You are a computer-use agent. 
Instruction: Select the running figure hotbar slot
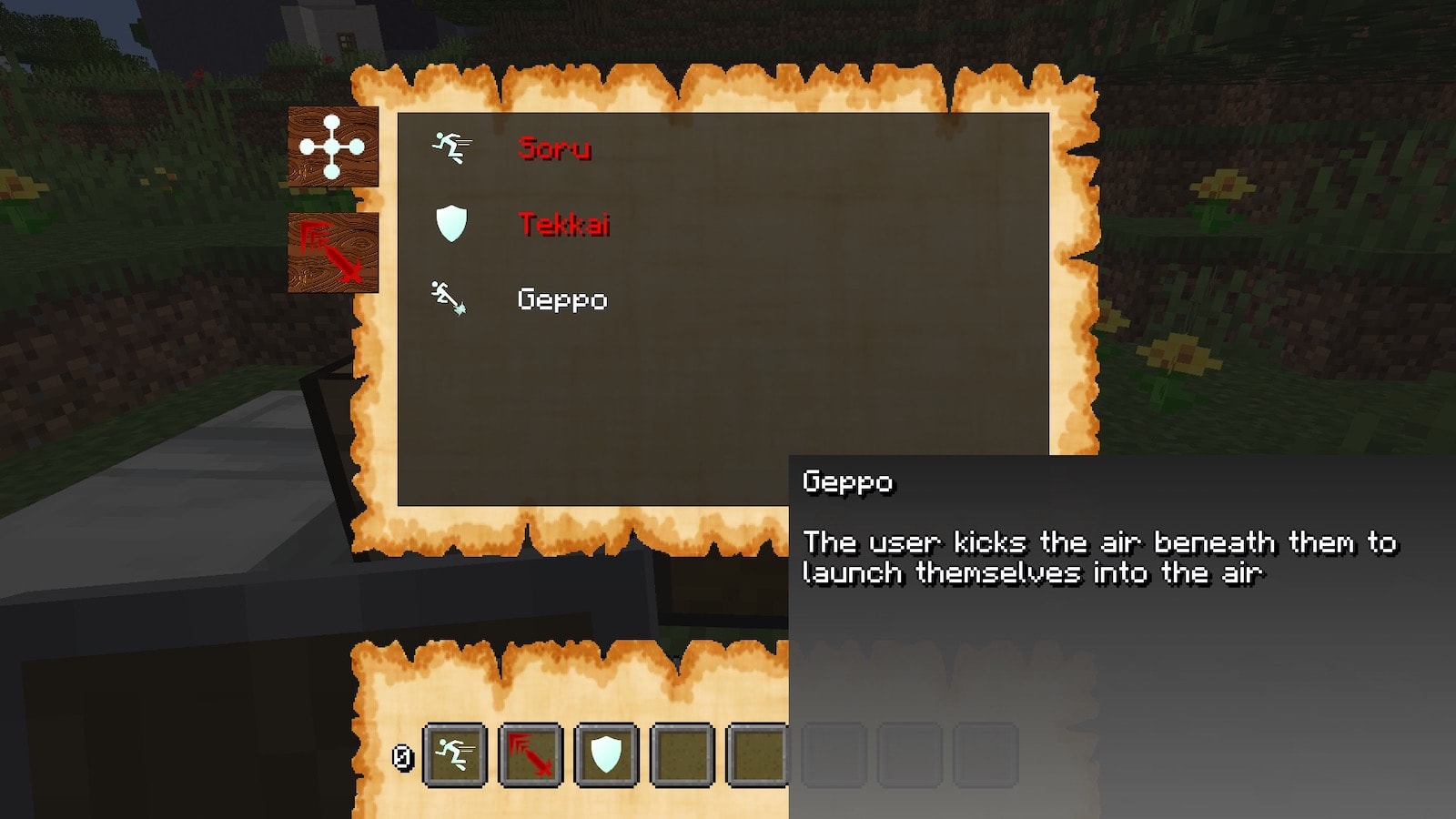(x=455, y=754)
